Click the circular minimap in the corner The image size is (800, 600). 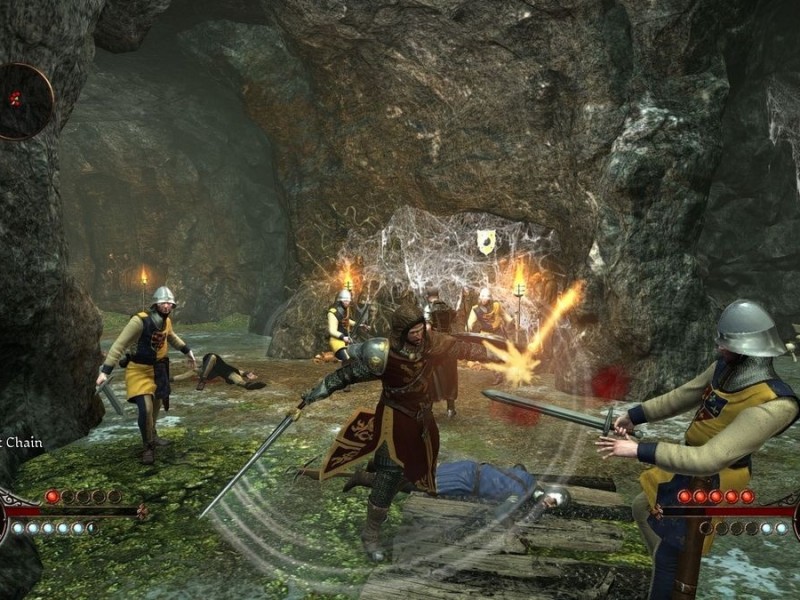tap(22, 100)
